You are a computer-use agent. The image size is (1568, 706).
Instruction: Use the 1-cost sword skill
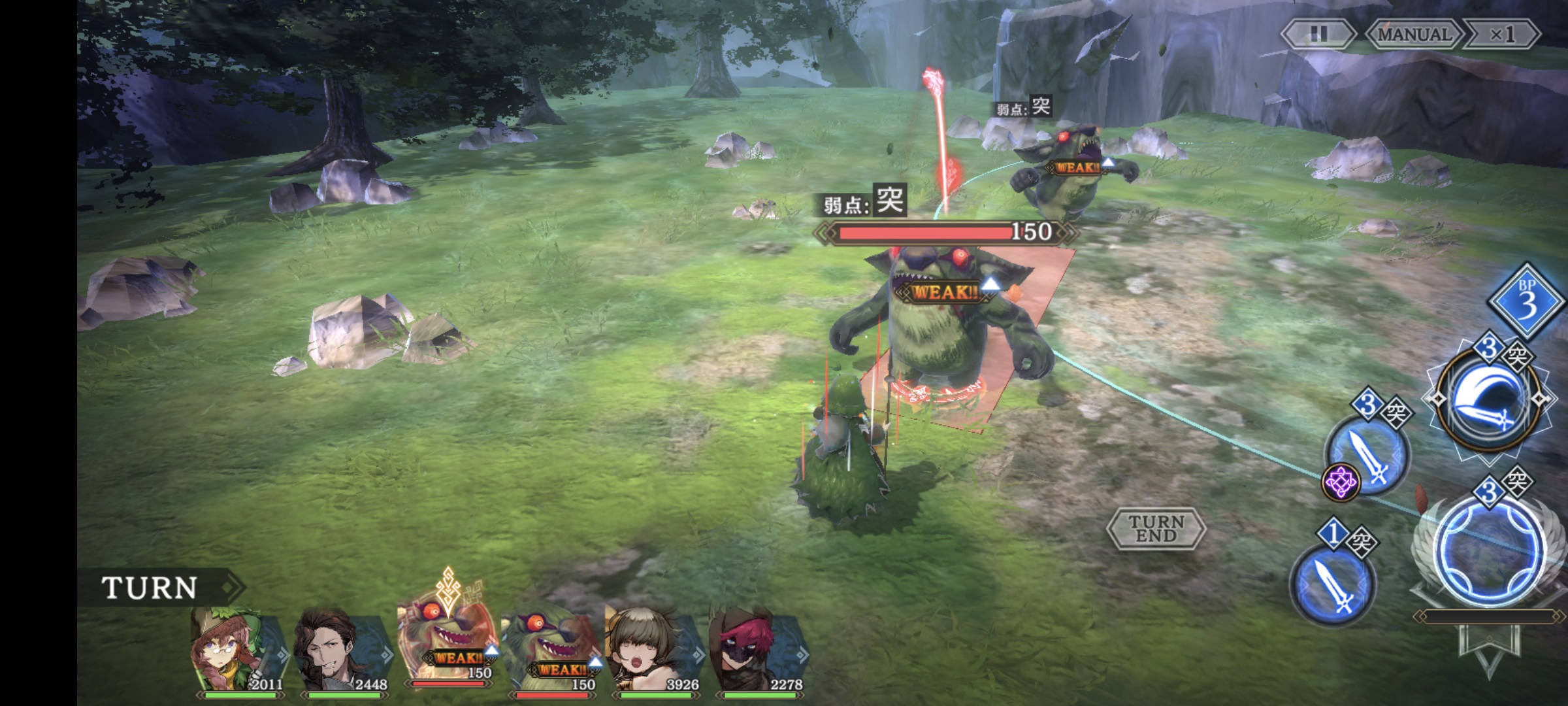pos(1333,585)
